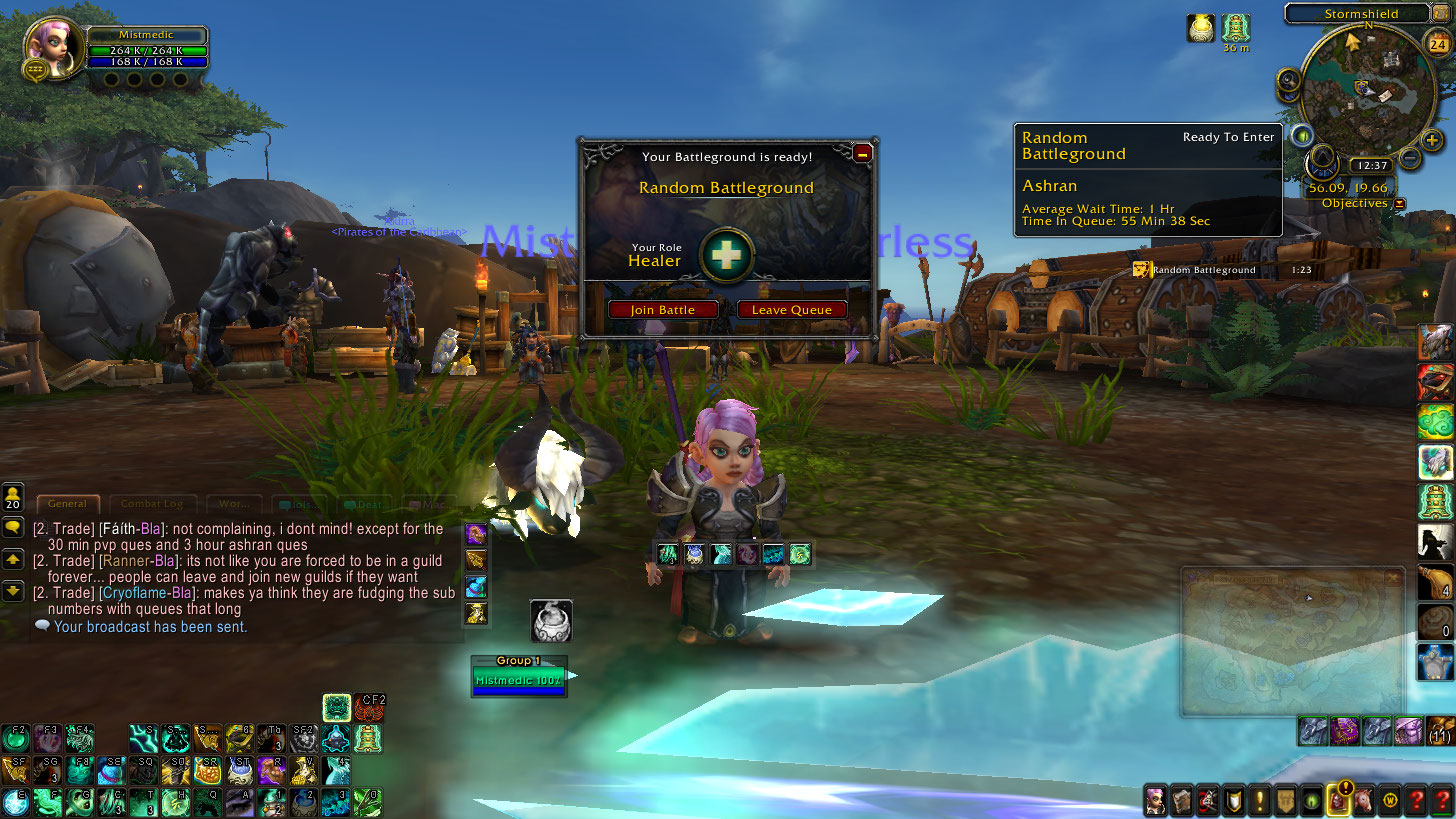Click the minimap tracking magnifier button
The image size is (1456, 819).
click(1287, 81)
